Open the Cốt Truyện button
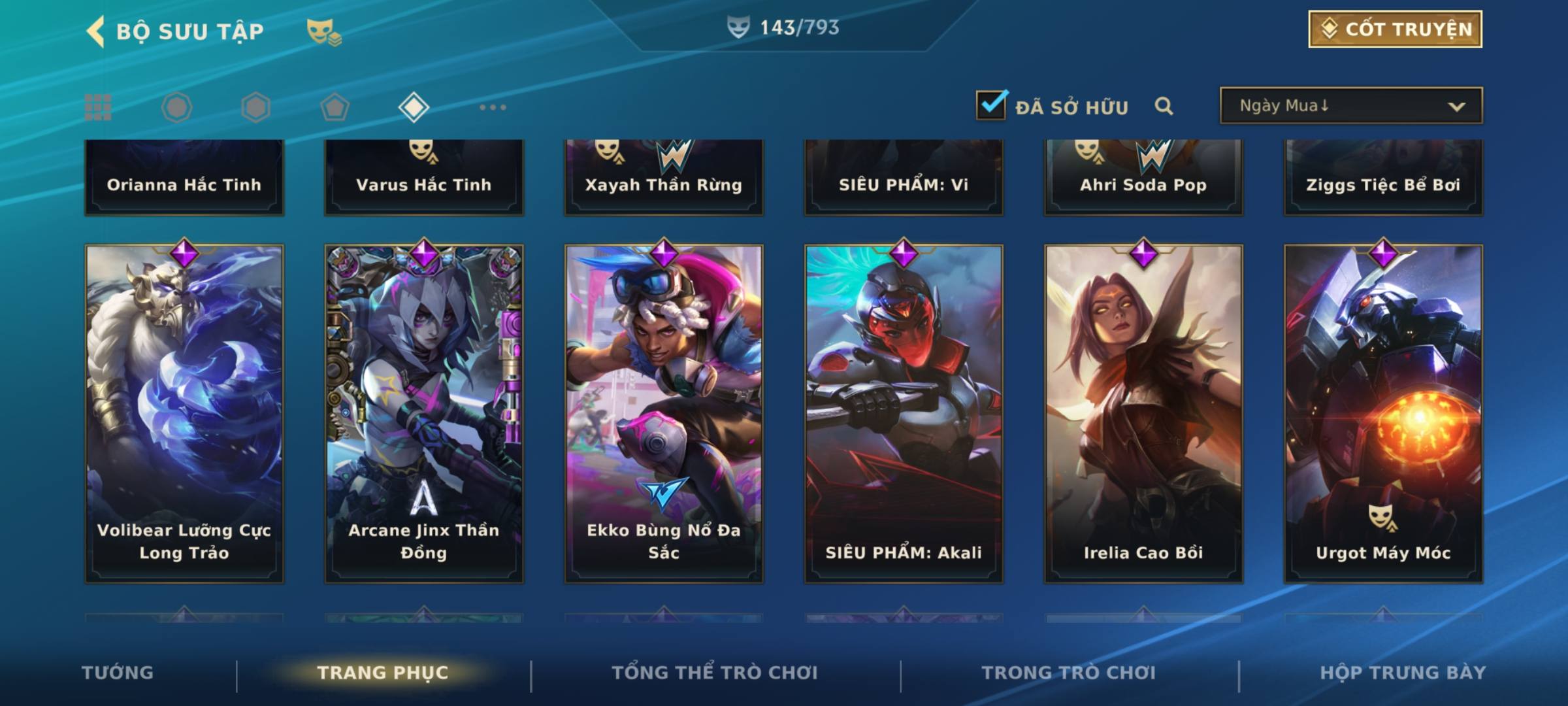The image size is (1568, 706). [x=1395, y=29]
